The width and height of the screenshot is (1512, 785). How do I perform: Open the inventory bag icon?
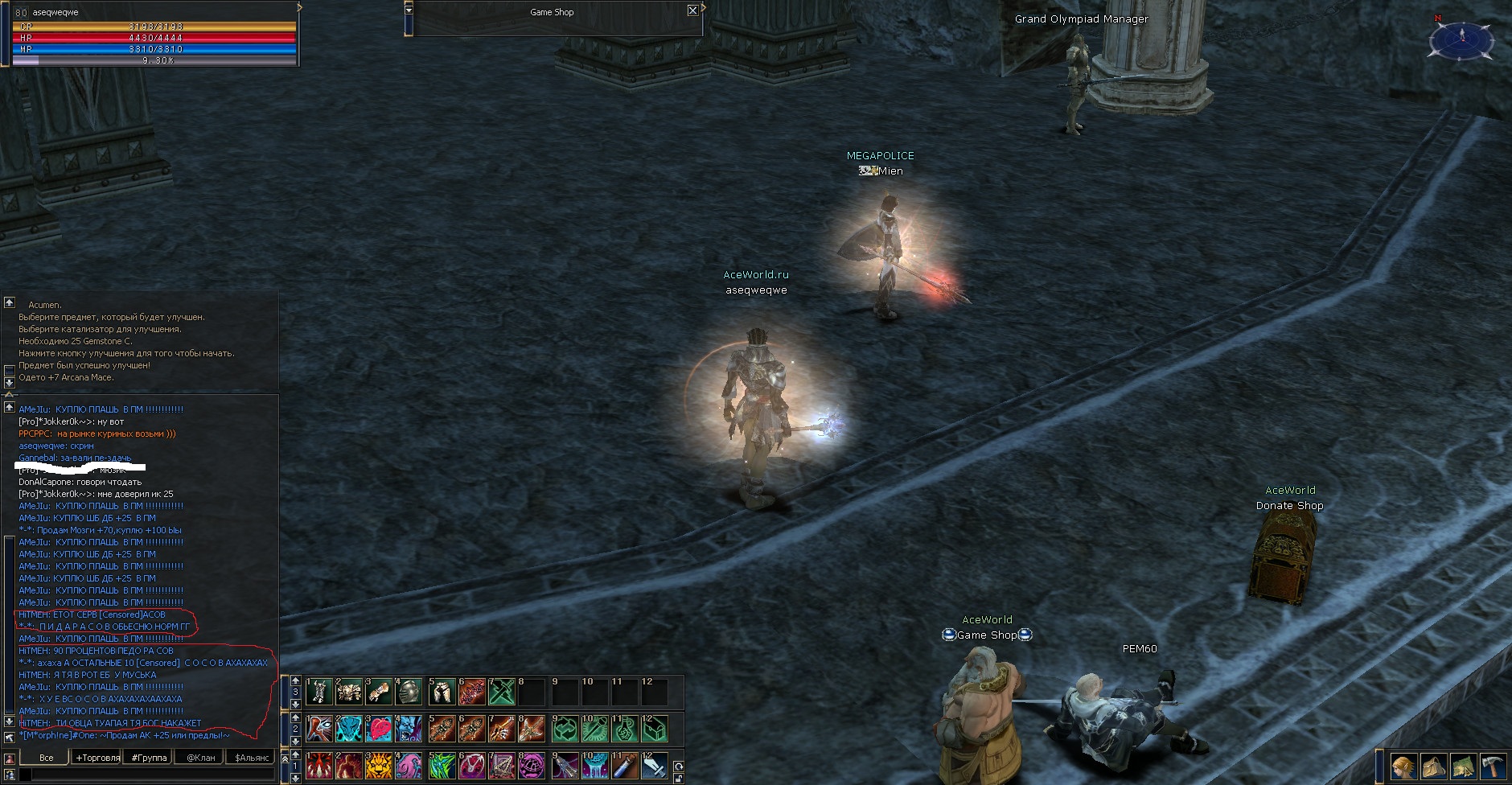tap(1433, 767)
